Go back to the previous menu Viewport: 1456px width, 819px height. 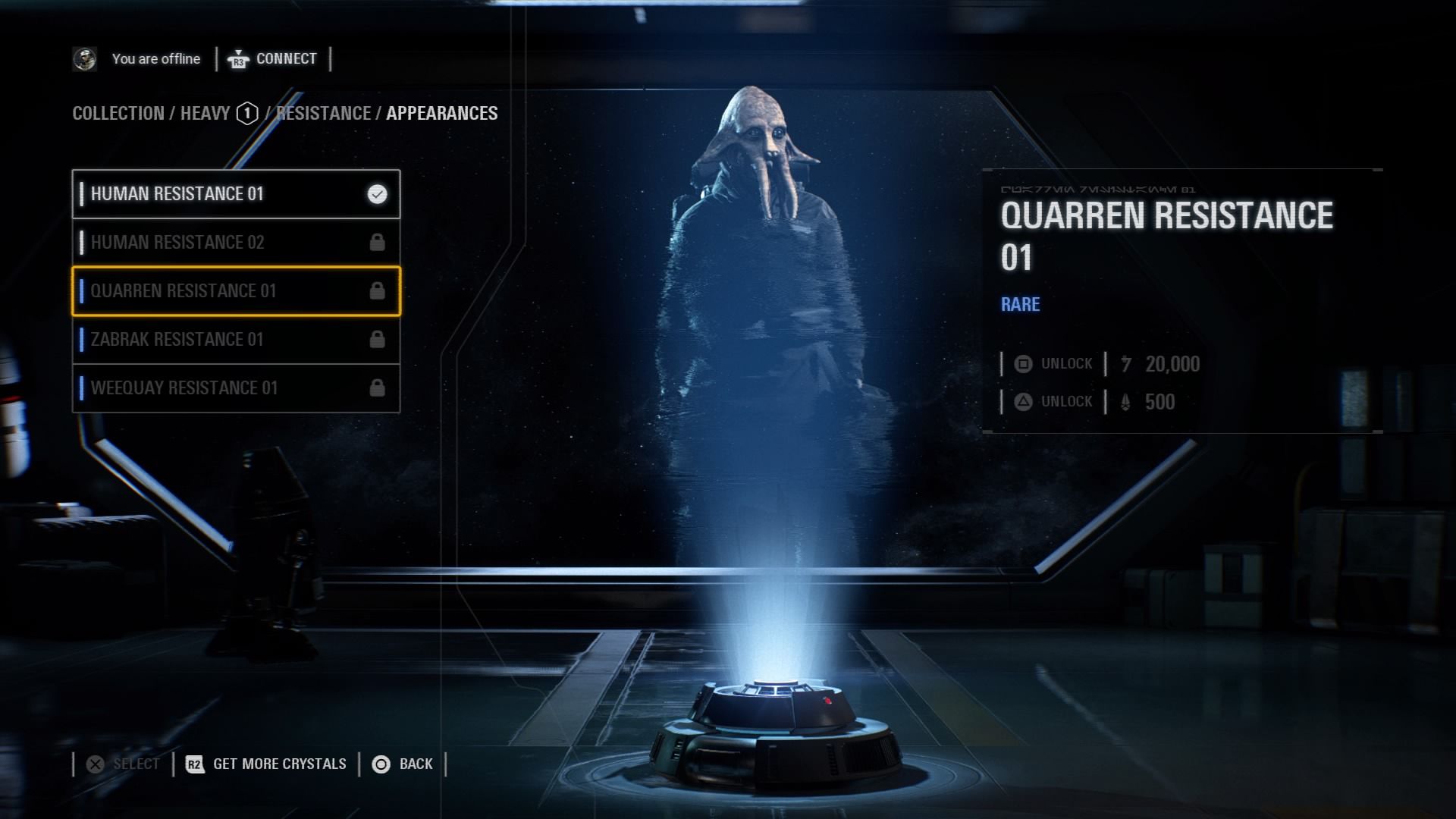click(403, 764)
